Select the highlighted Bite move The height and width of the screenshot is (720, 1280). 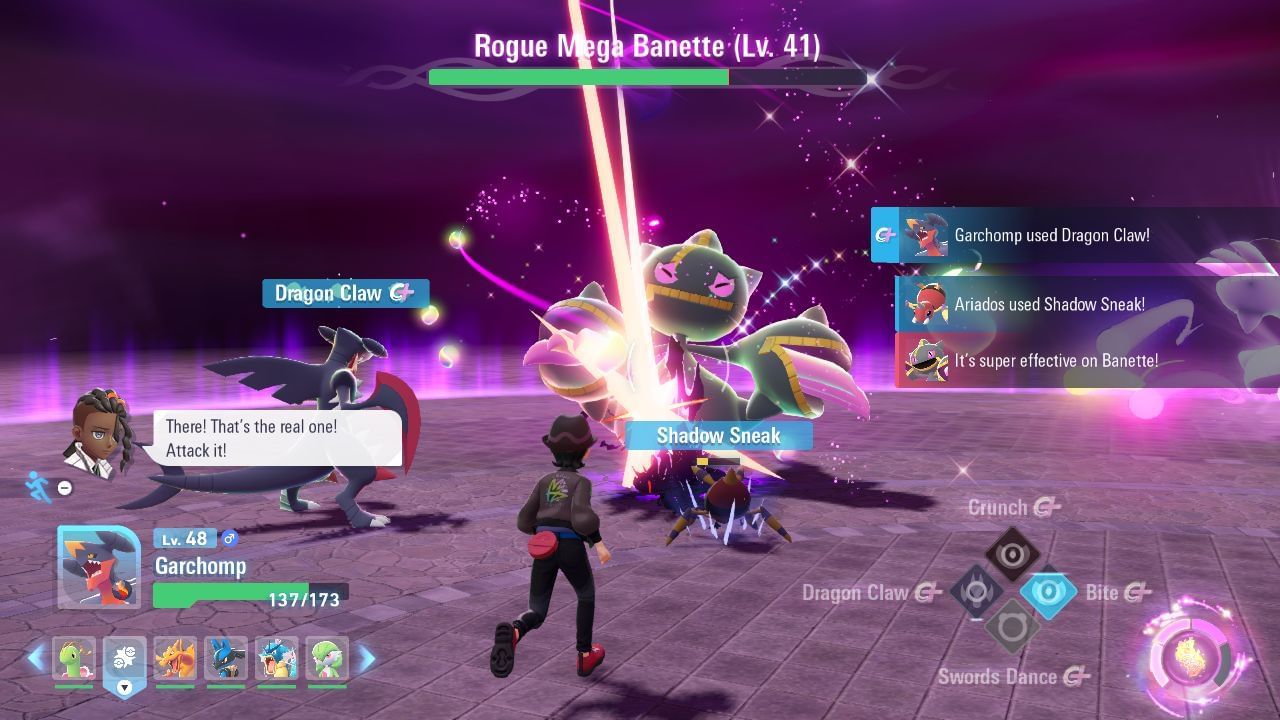(1049, 592)
